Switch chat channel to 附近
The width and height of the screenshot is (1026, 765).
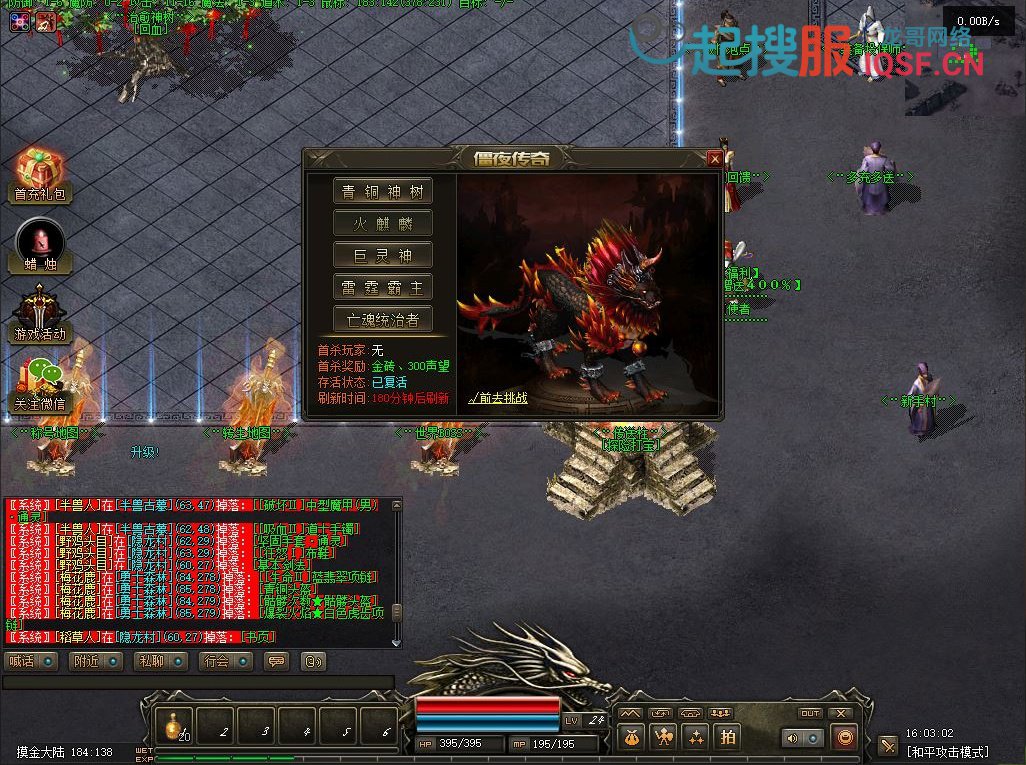[95, 661]
